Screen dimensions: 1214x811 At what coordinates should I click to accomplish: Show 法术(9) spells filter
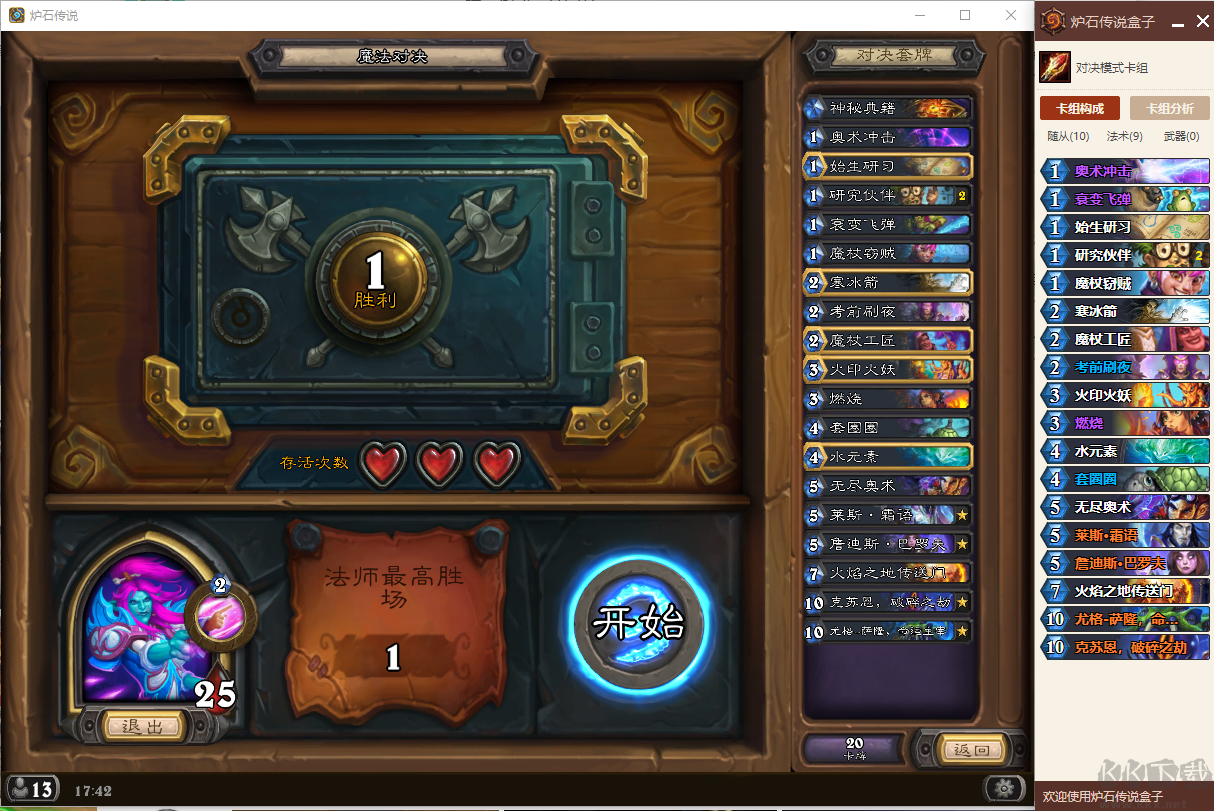[x=1124, y=136]
